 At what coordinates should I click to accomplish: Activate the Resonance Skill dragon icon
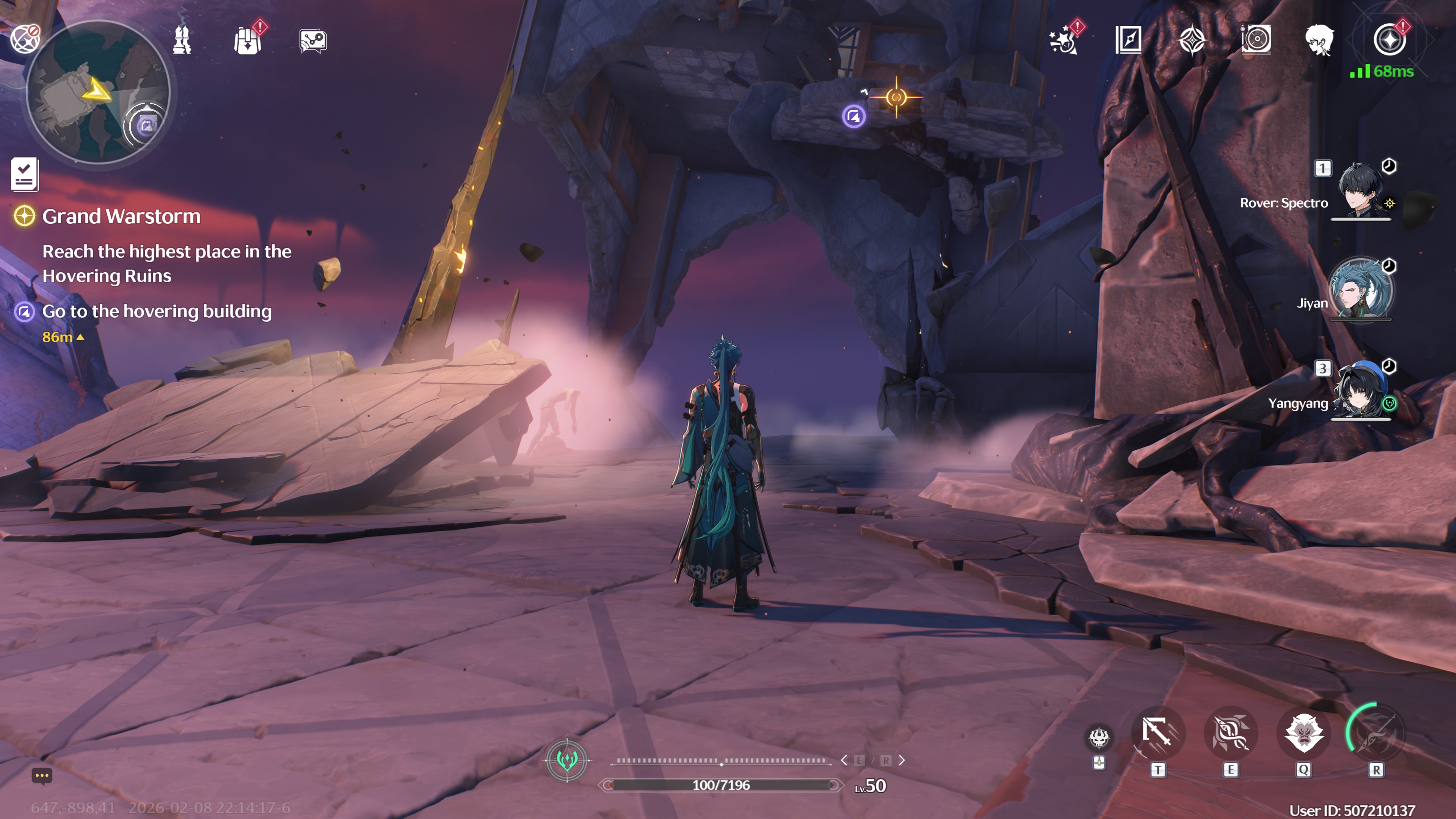[1230, 734]
